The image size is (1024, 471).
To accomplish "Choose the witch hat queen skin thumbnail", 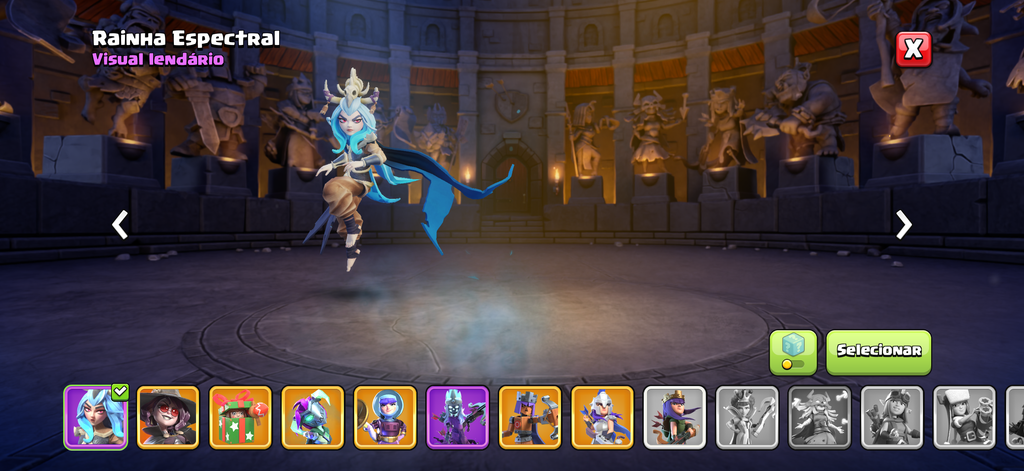I will [x=168, y=417].
